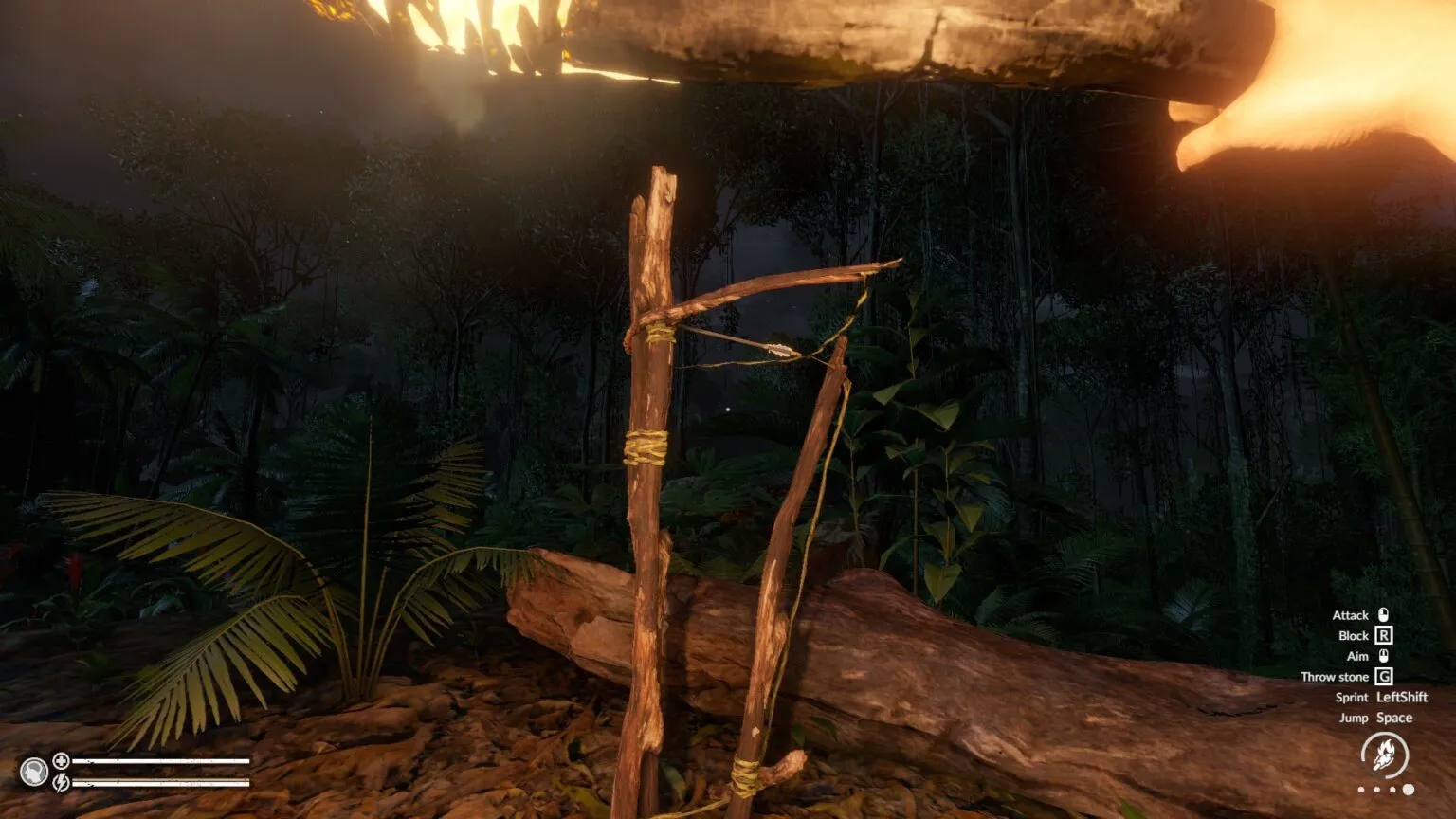
Task: Click the head-shaped sanity icon
Action: point(34,773)
